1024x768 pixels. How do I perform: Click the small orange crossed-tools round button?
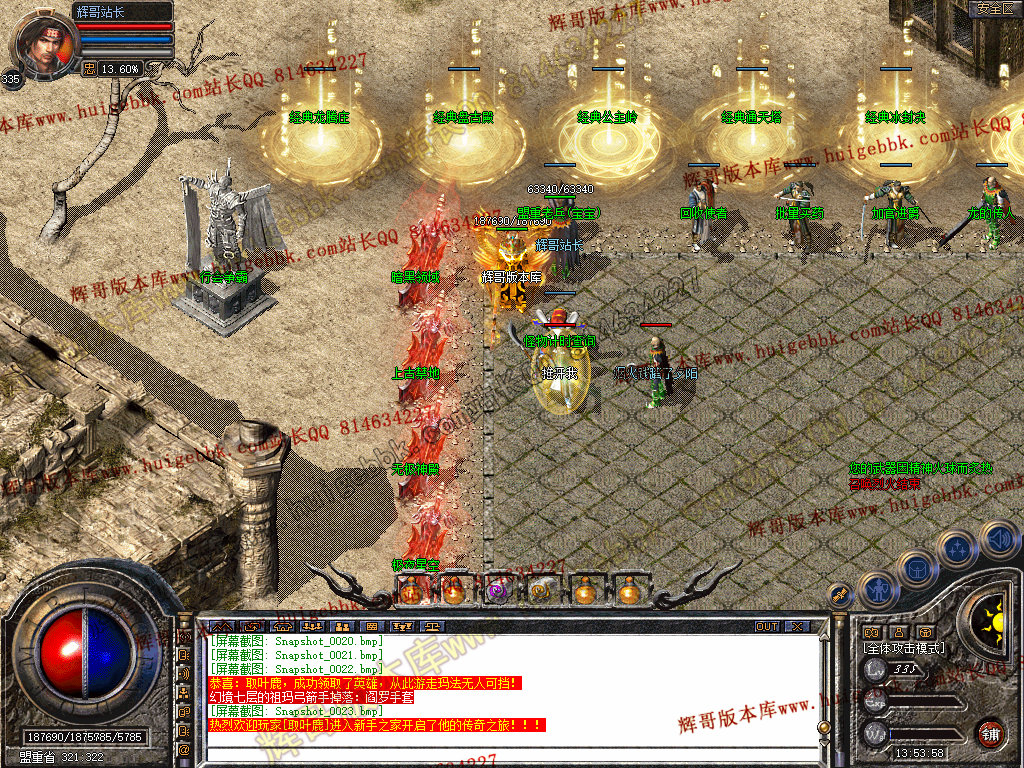(x=840, y=594)
